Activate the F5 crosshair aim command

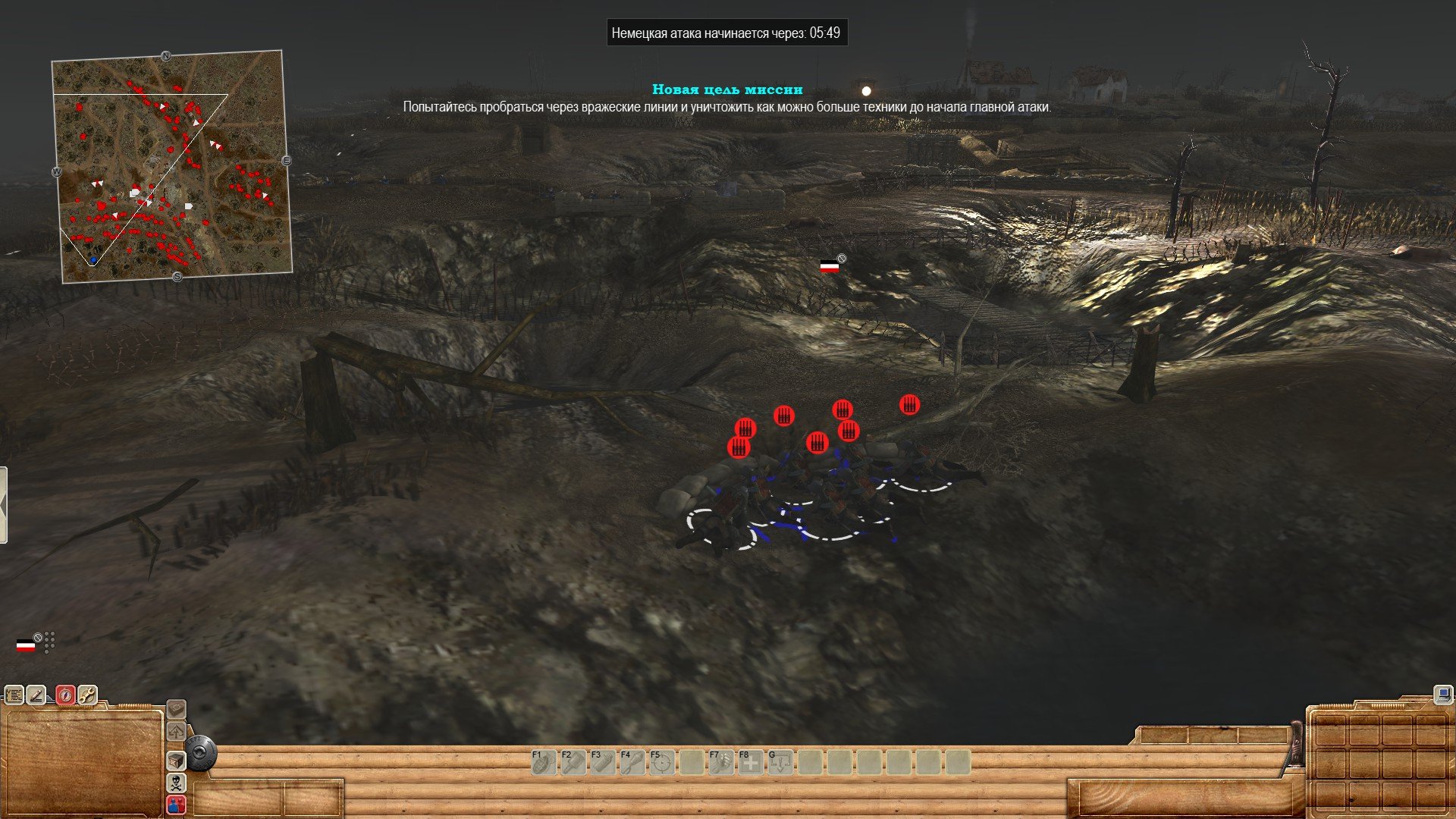click(x=661, y=762)
